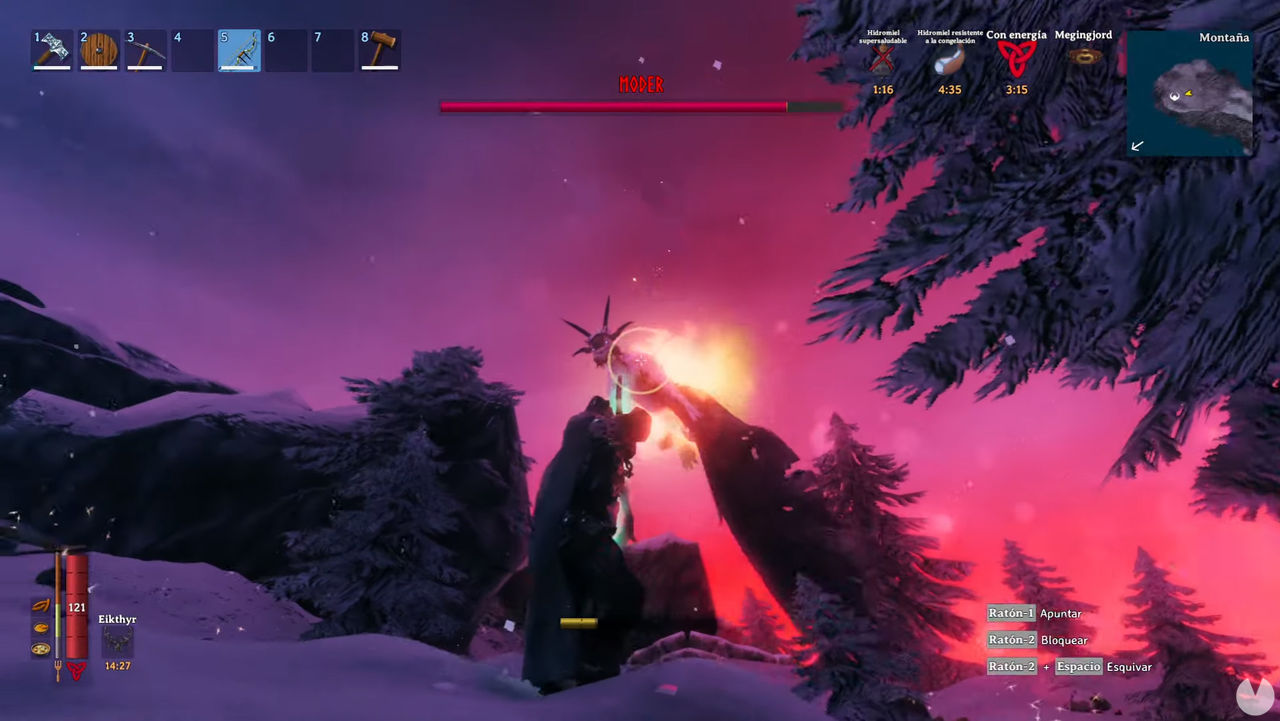Click the Megingjord belt status icon
This screenshot has width=1280, height=721.
1084,57
